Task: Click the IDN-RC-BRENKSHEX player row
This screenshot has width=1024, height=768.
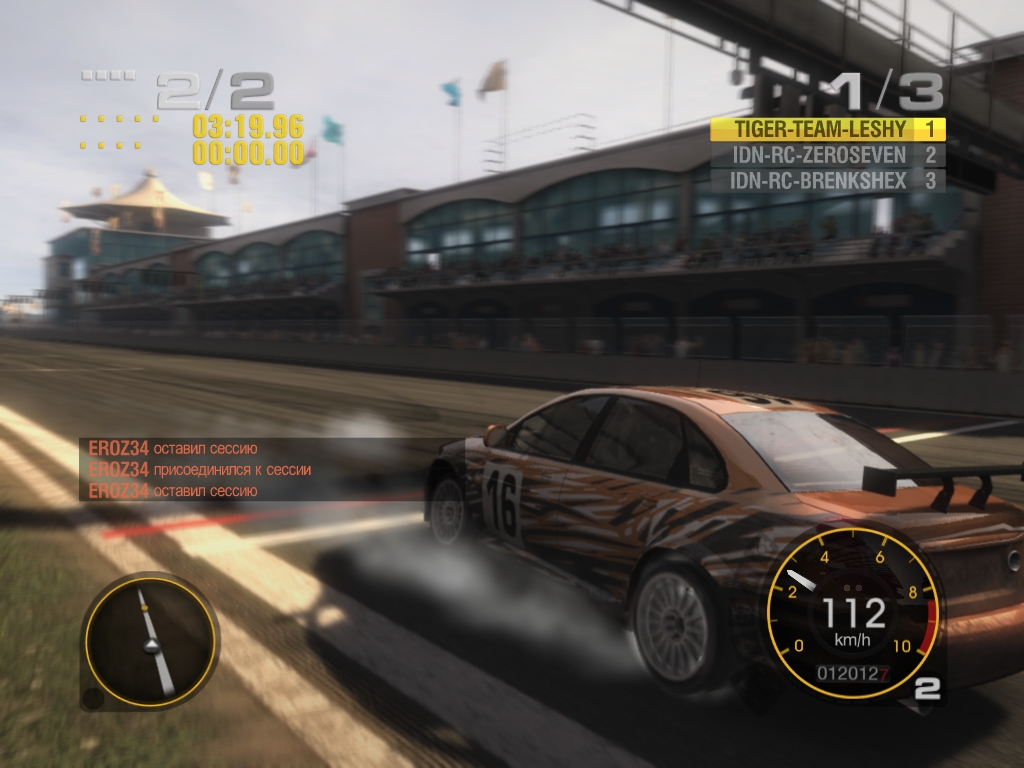Action: pos(826,181)
